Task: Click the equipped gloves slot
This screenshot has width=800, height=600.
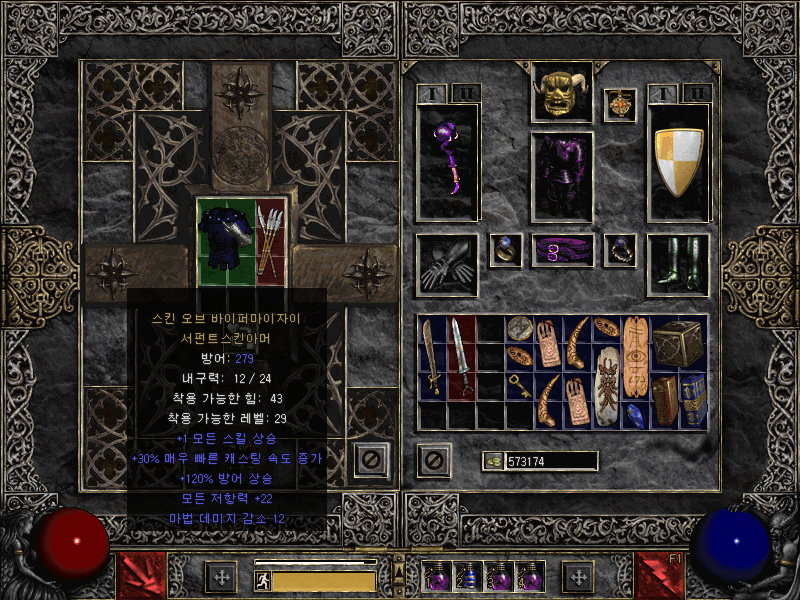Action: click(x=446, y=264)
